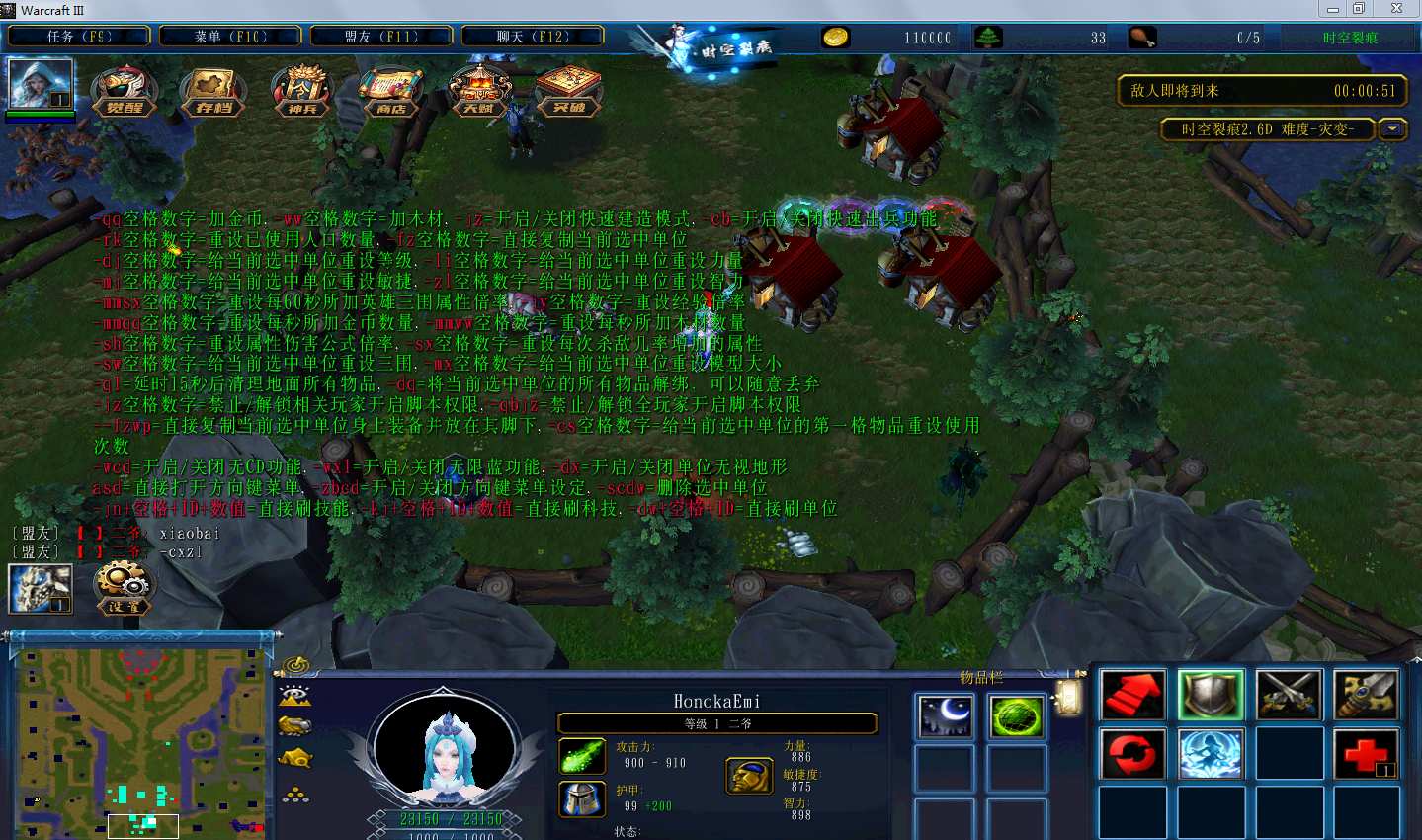1422x840 pixels.
Task: Activate the crossed swords attack command
Action: pos(1289,695)
